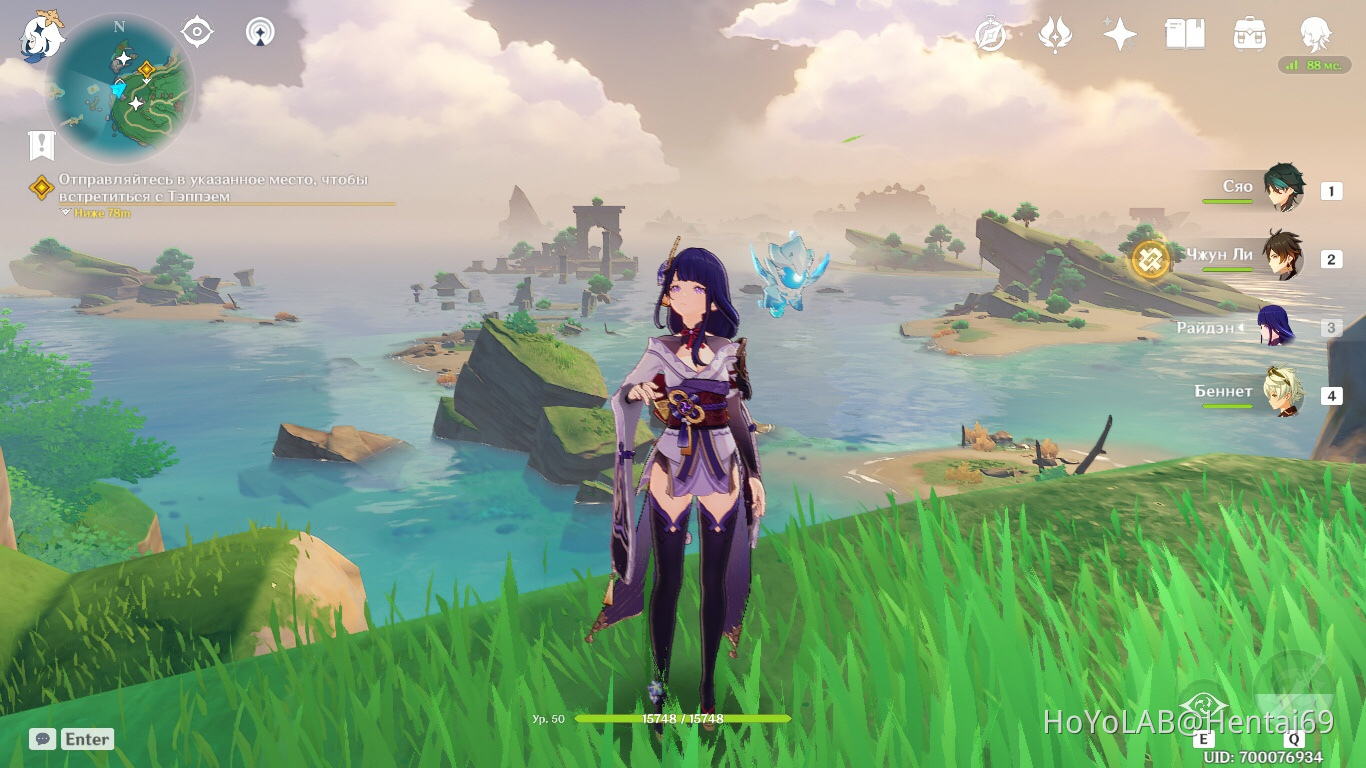Open the adventurer handbook book icon
This screenshot has width=1366, height=768.
[x=1184, y=35]
